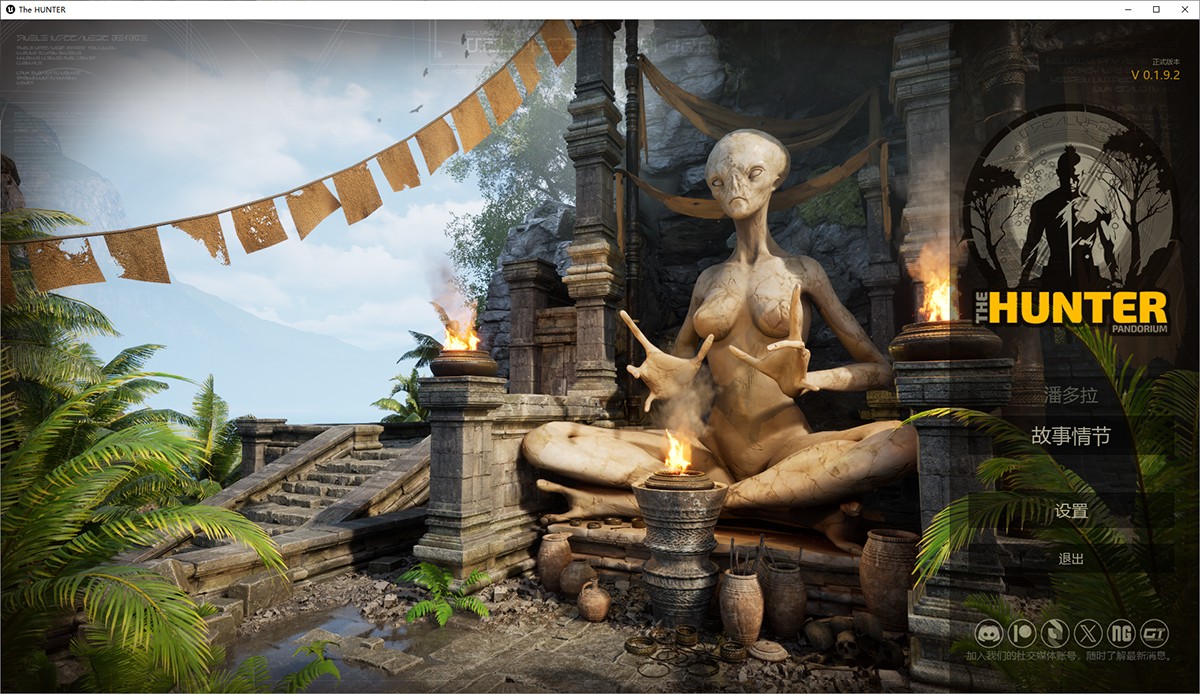Screen dimensions: 1200x694
Task: Visit the Patreon page icon
Action: pos(1022,634)
